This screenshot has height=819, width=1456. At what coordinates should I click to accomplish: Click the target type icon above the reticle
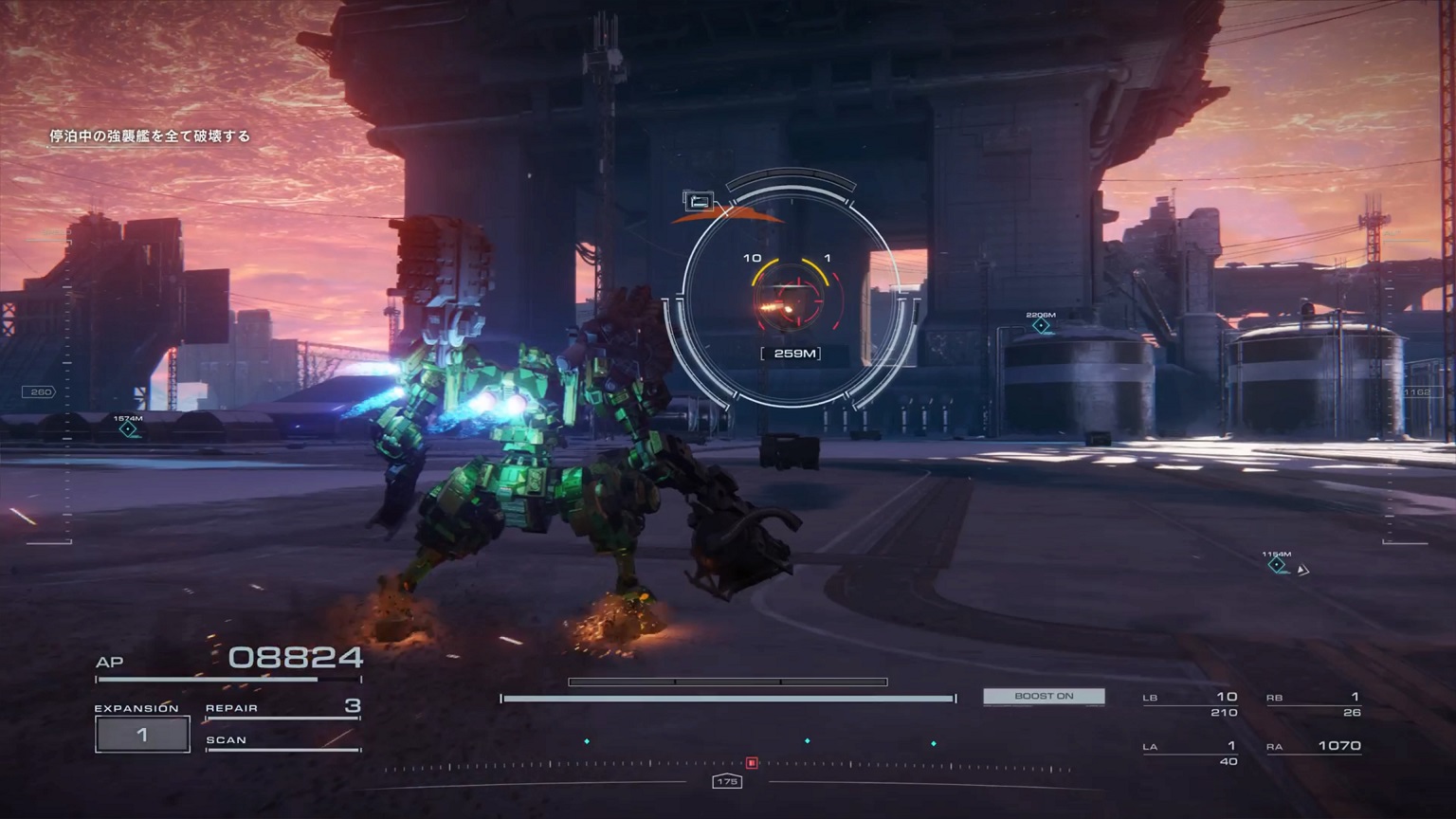click(x=699, y=201)
